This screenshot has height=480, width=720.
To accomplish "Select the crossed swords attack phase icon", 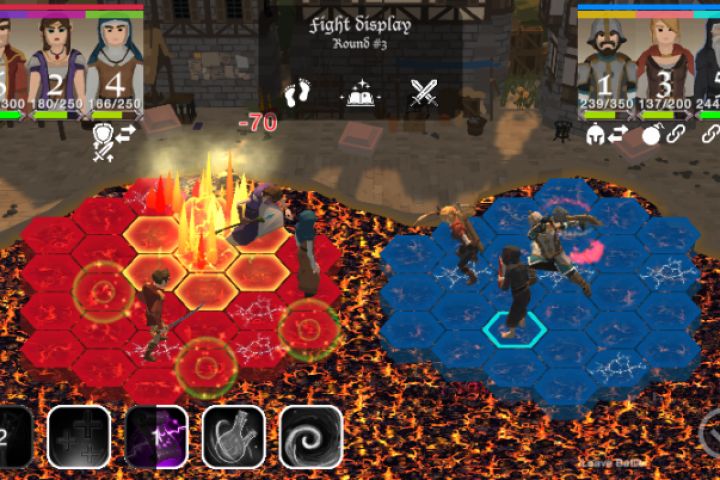I will pyautogui.click(x=424, y=94).
